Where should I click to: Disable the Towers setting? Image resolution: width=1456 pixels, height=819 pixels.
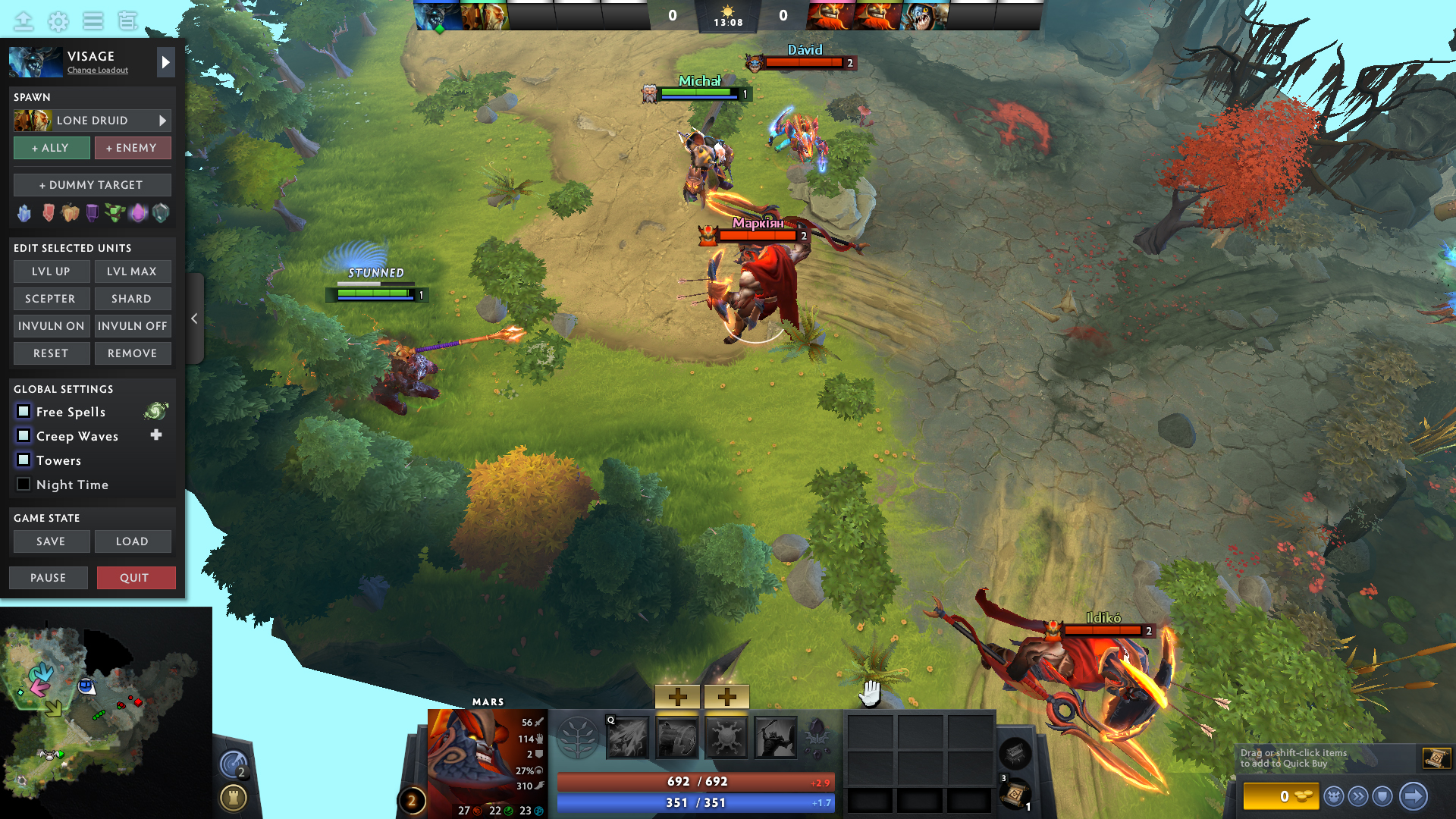(x=24, y=460)
